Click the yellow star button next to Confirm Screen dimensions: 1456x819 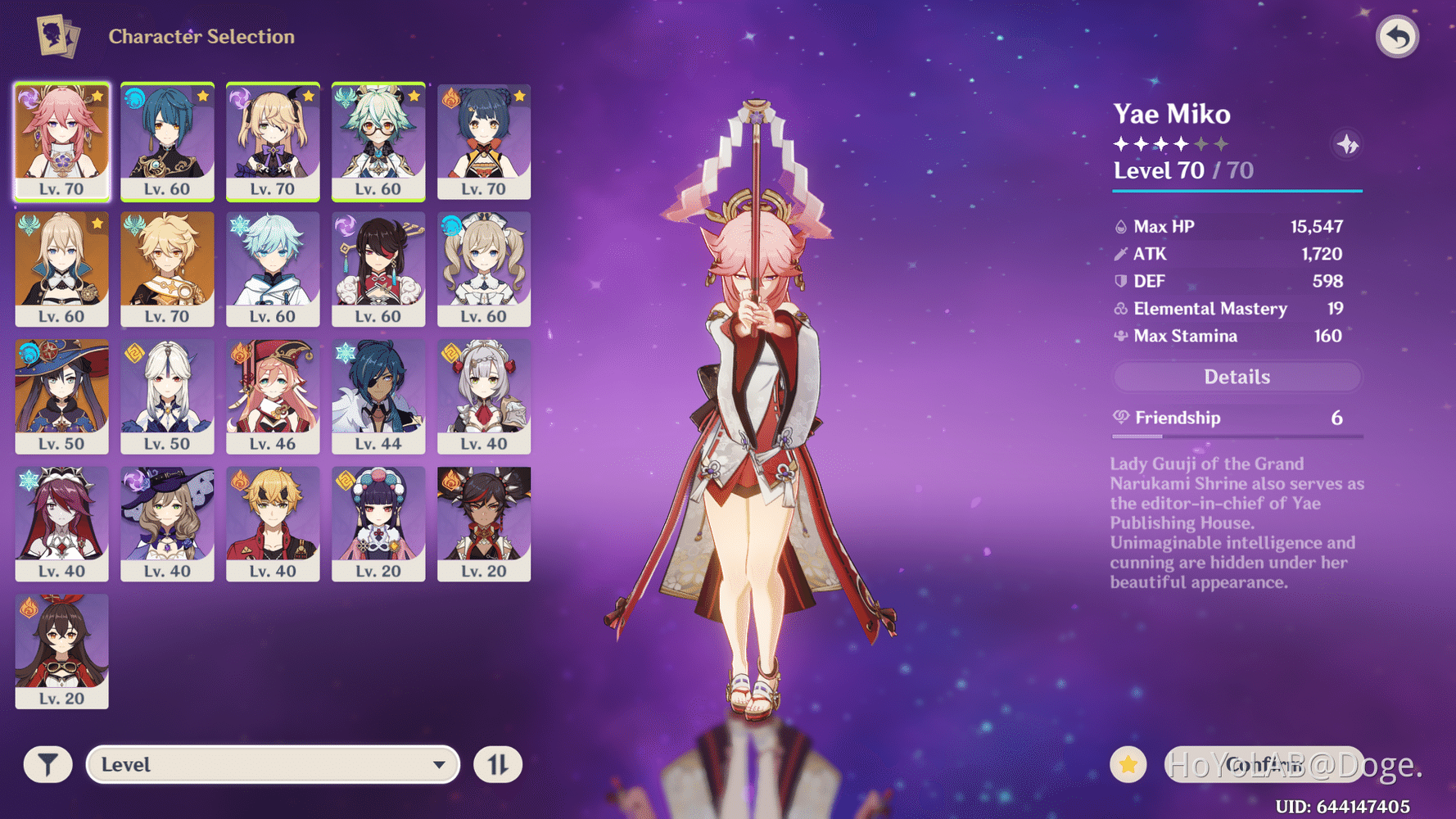coord(1128,763)
